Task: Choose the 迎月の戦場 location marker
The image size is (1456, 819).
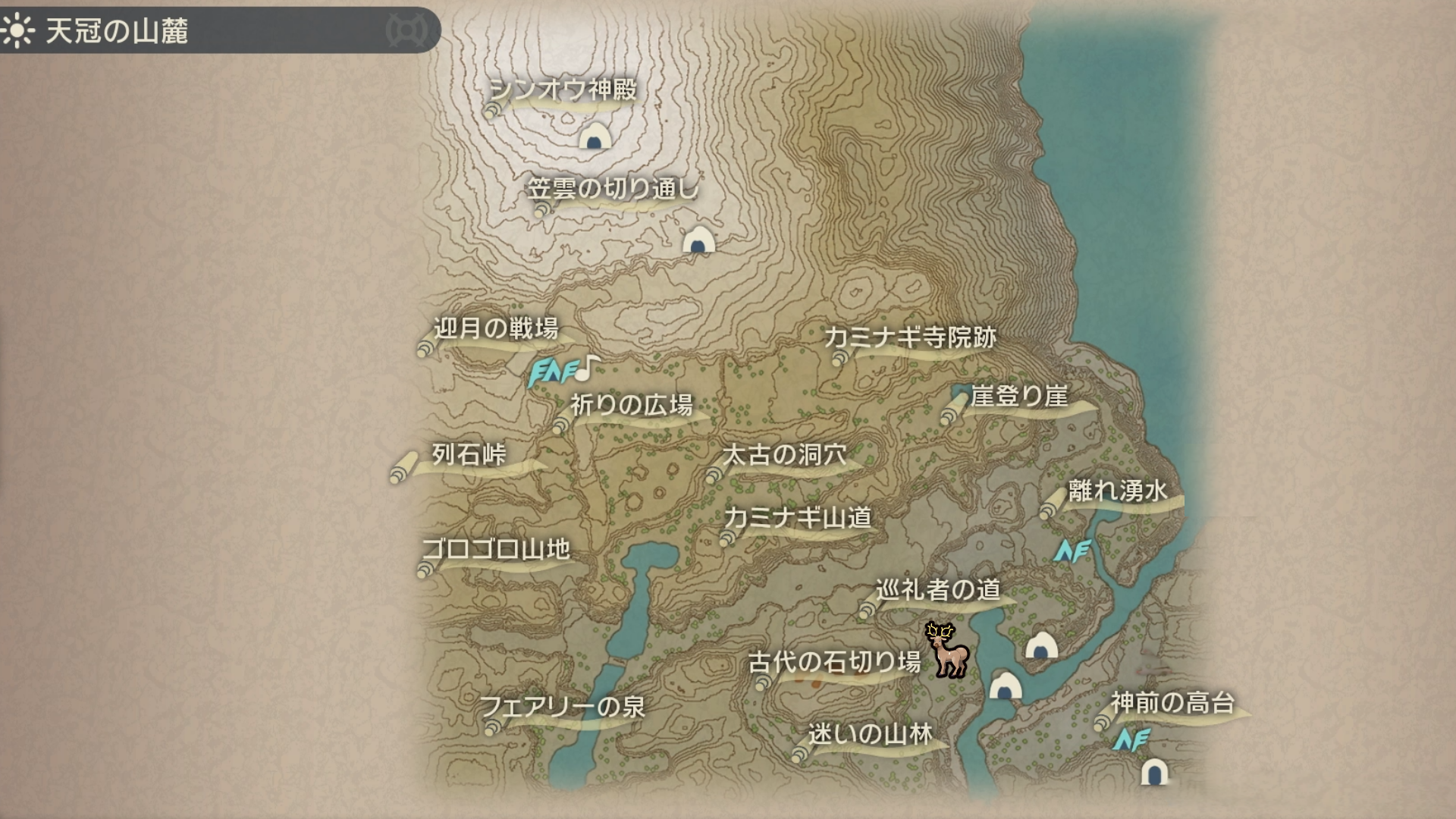Action: pyautogui.click(x=495, y=329)
